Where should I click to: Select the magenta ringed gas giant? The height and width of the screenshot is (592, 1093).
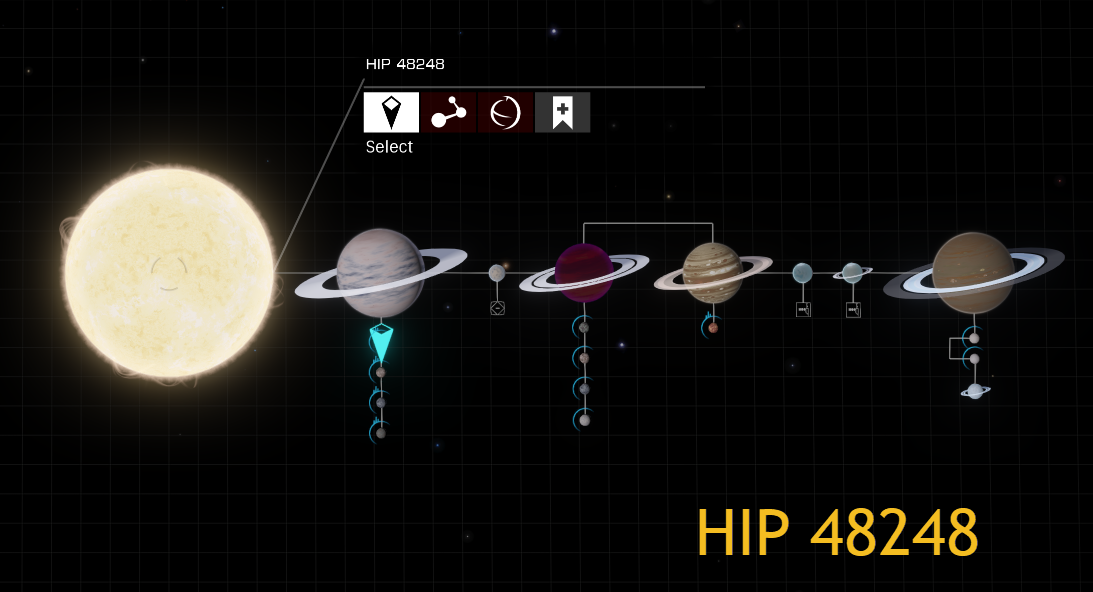coord(584,272)
